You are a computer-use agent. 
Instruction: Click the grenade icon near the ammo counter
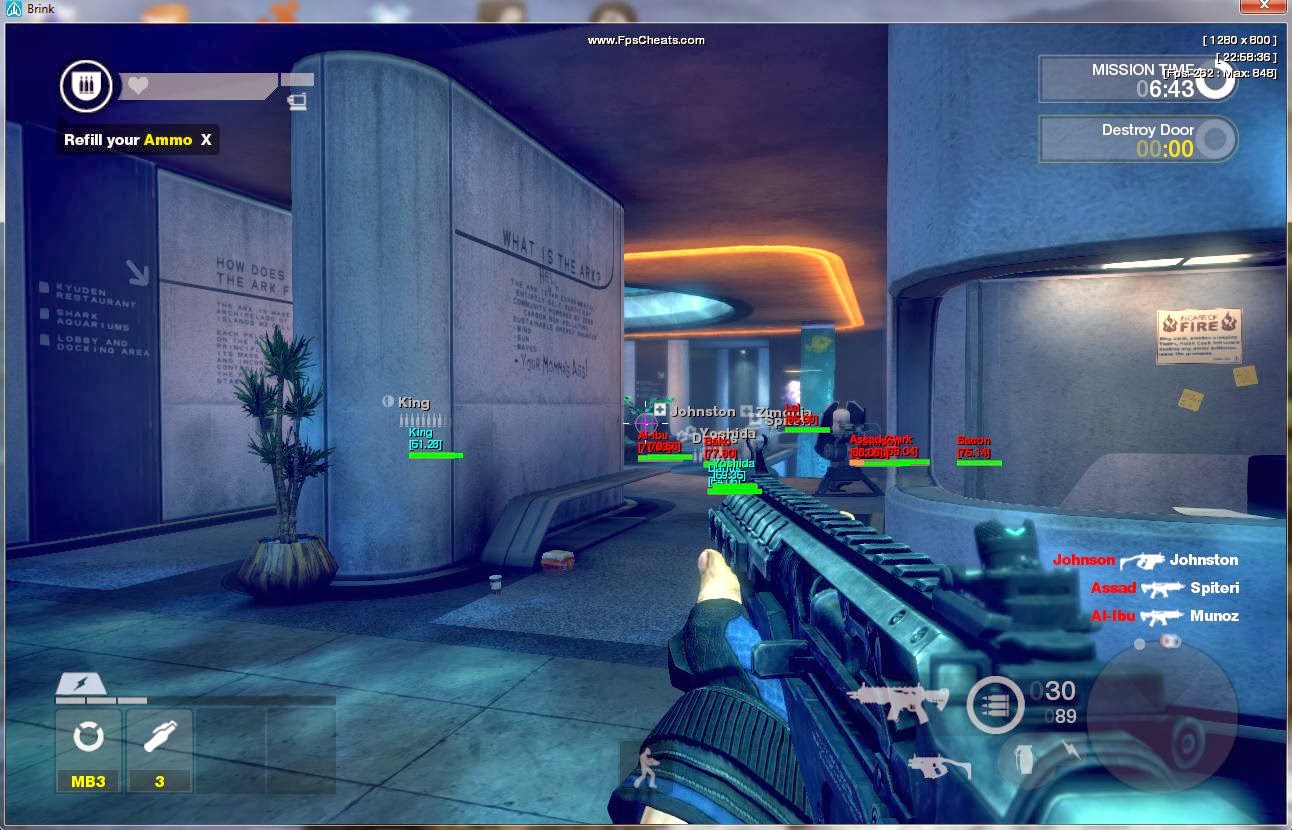(1023, 758)
